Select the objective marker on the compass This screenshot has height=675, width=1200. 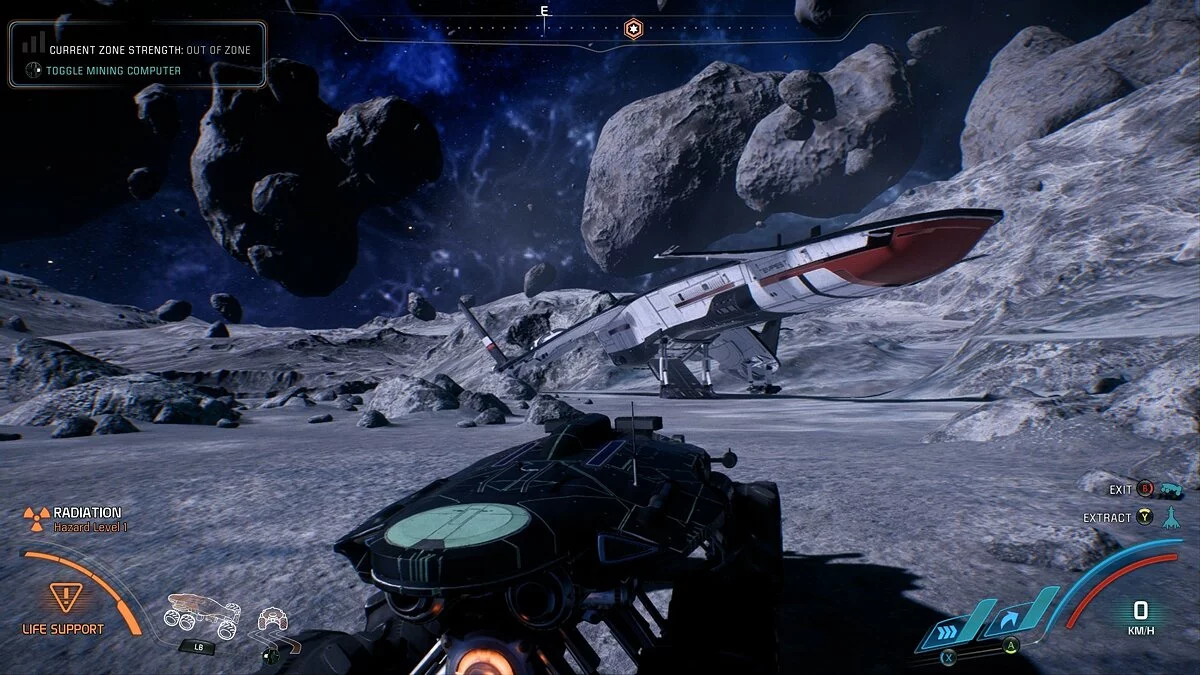632,28
